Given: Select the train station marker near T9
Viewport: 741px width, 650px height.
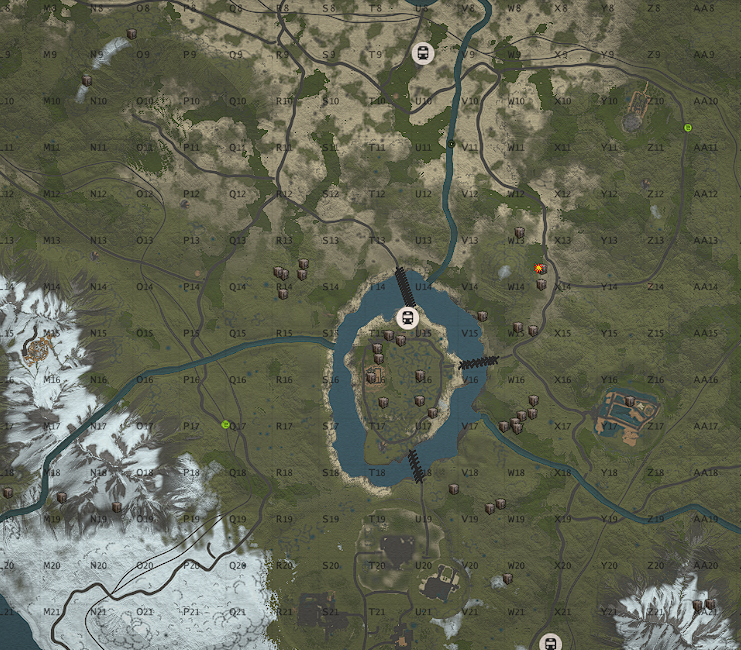Looking at the screenshot, I should tap(422, 53).
